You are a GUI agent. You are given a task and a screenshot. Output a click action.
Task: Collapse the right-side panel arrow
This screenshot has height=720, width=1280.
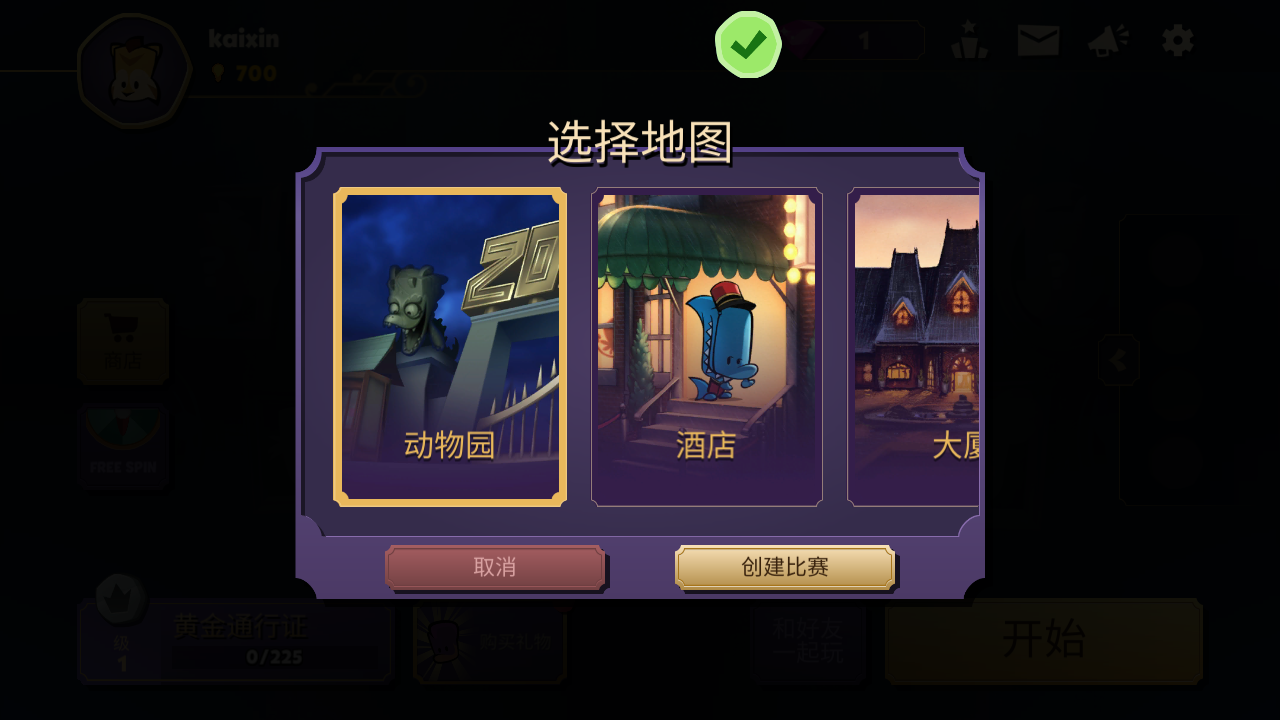[x=1118, y=361]
